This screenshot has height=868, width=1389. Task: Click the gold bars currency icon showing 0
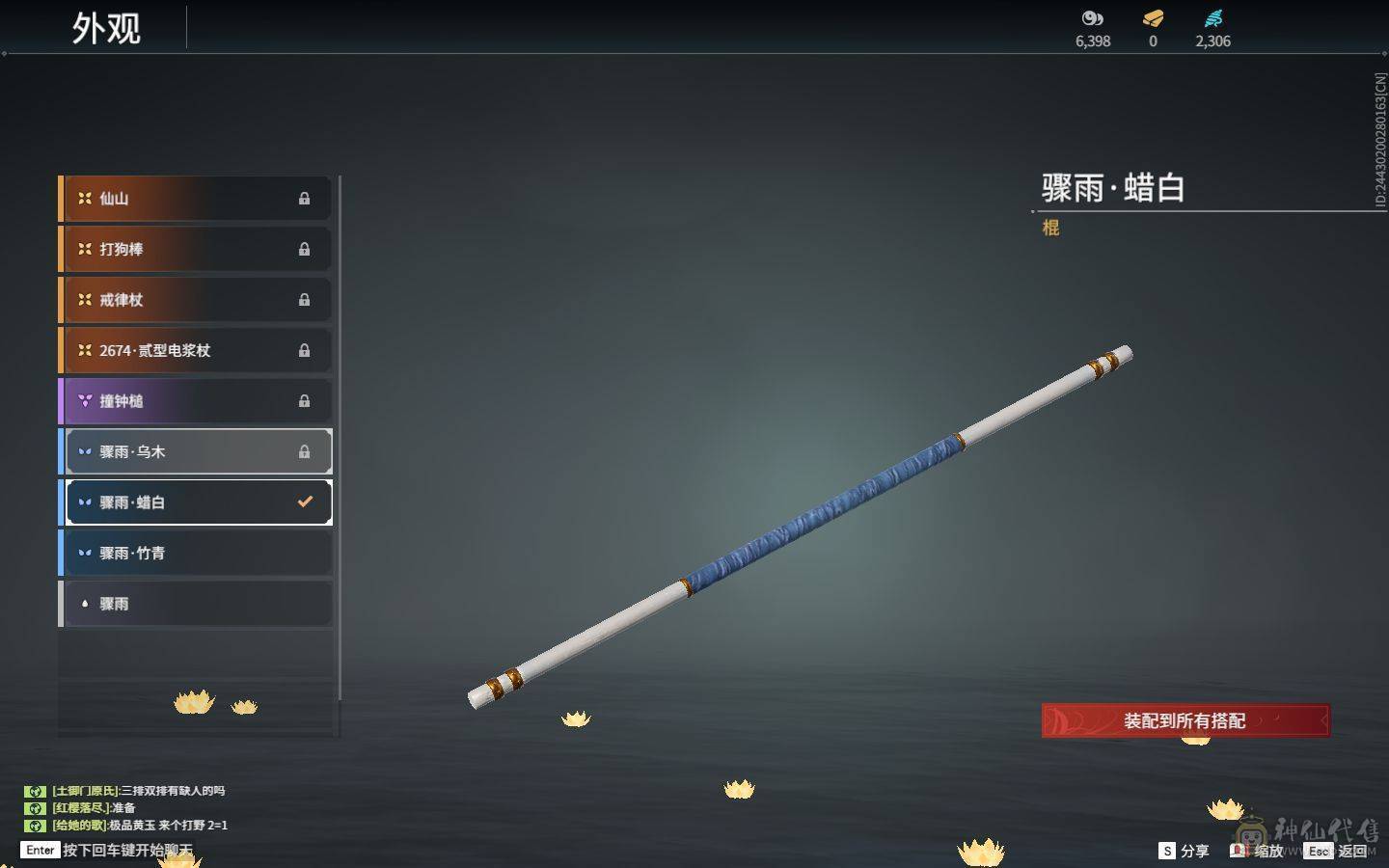point(1152,17)
